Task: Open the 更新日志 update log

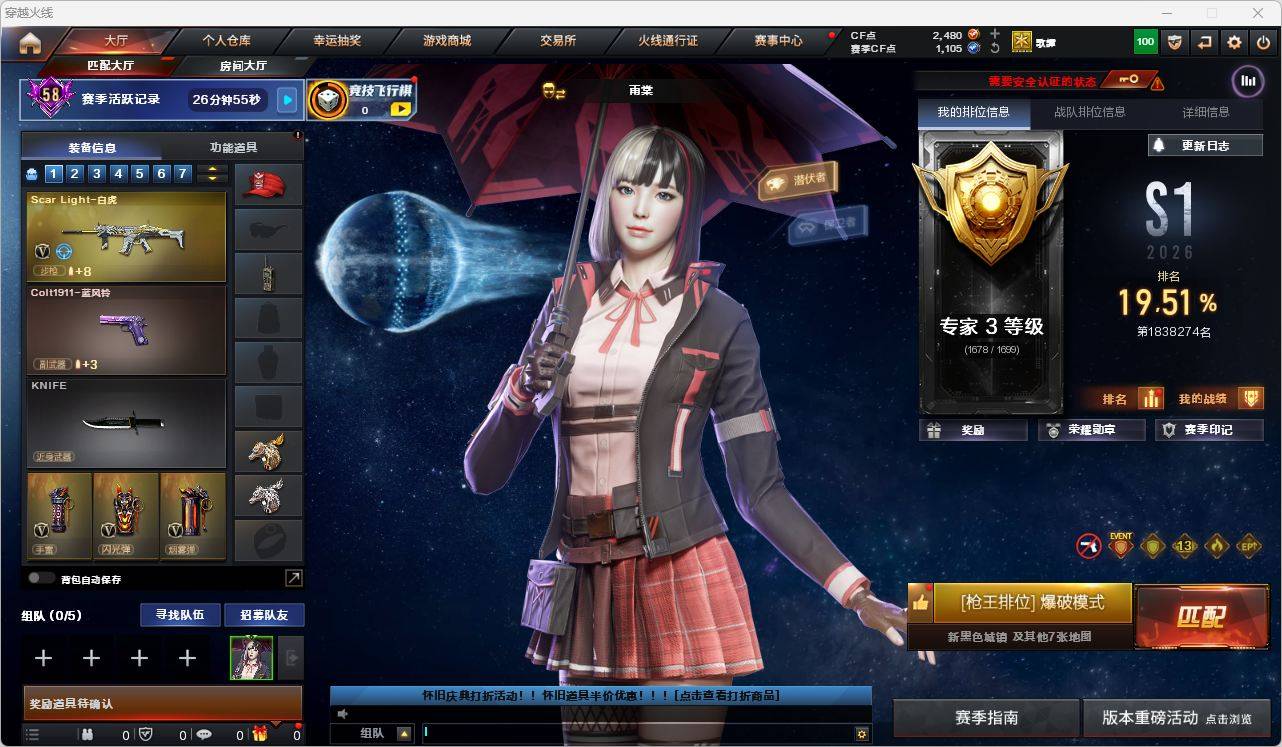Action: click(1203, 145)
